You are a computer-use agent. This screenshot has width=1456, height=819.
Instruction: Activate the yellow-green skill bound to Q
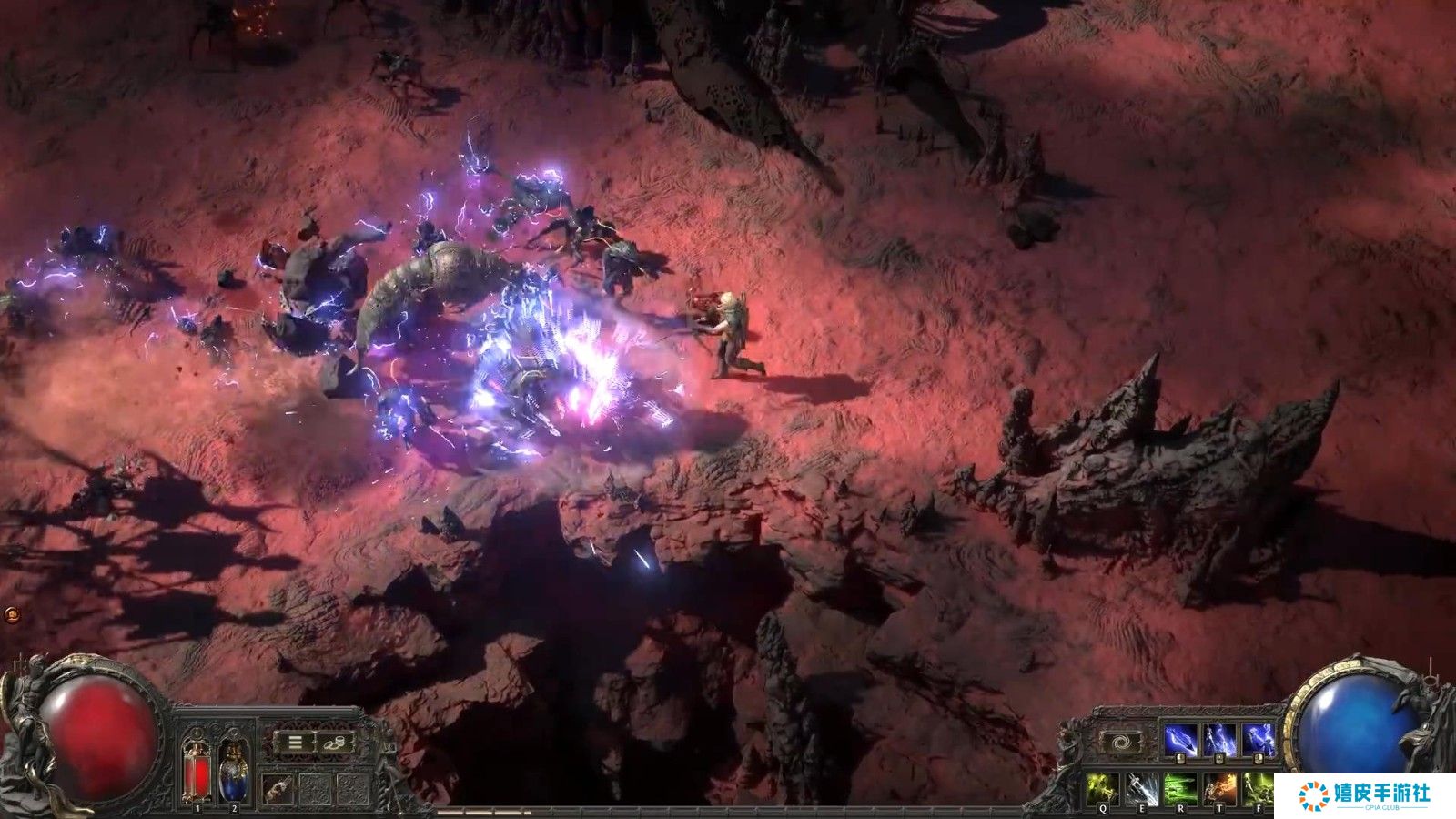(x=1103, y=788)
